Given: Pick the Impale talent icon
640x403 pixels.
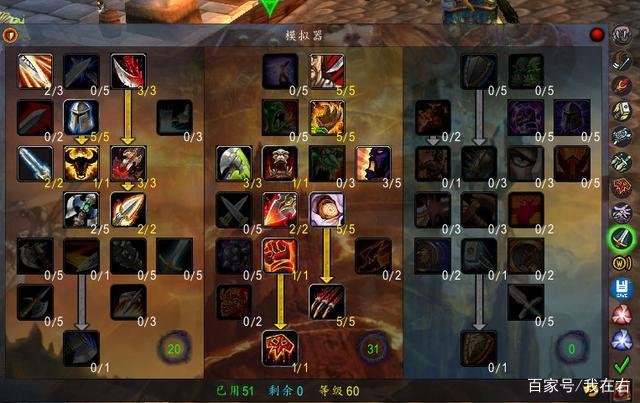Looking at the screenshot, I should 129,208.
